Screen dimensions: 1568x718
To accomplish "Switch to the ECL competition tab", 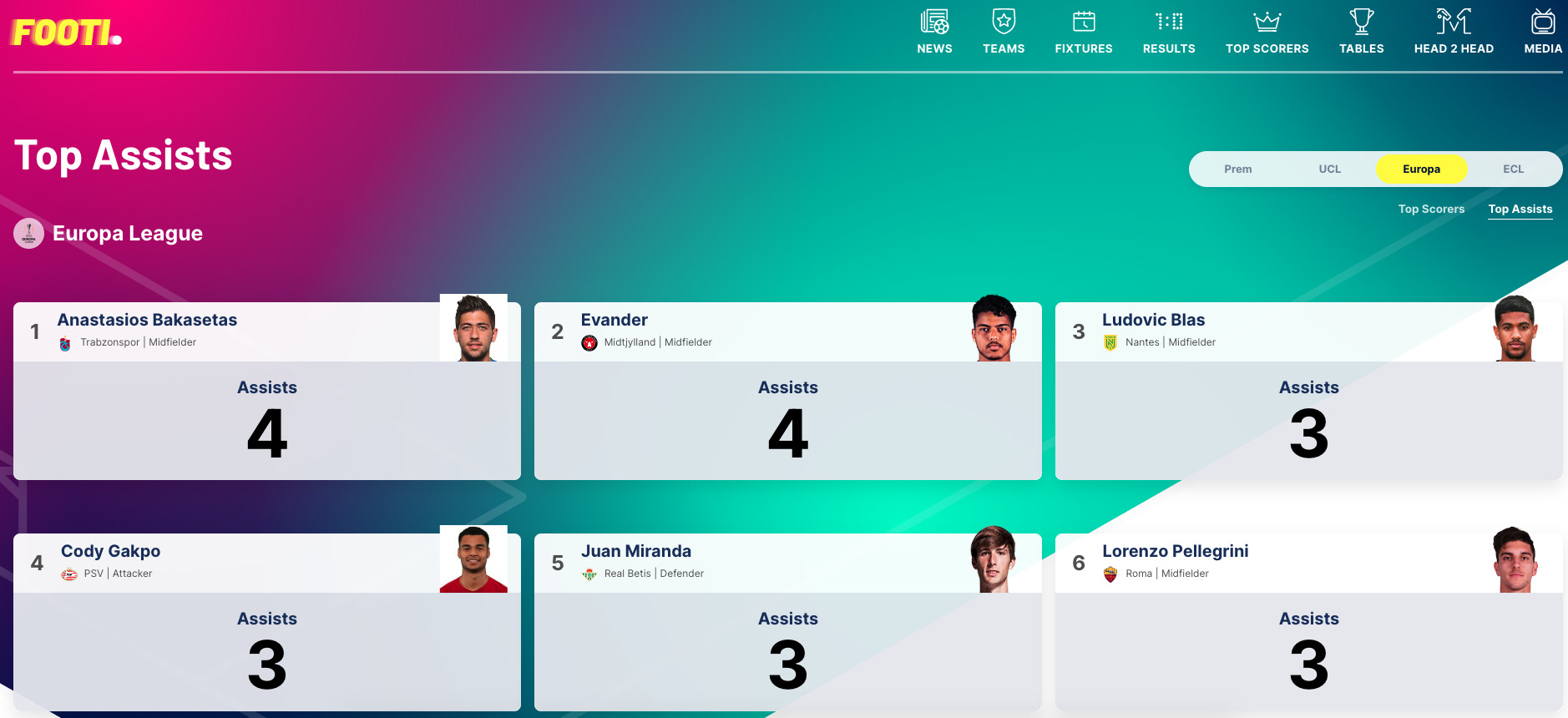I will click(x=1514, y=169).
